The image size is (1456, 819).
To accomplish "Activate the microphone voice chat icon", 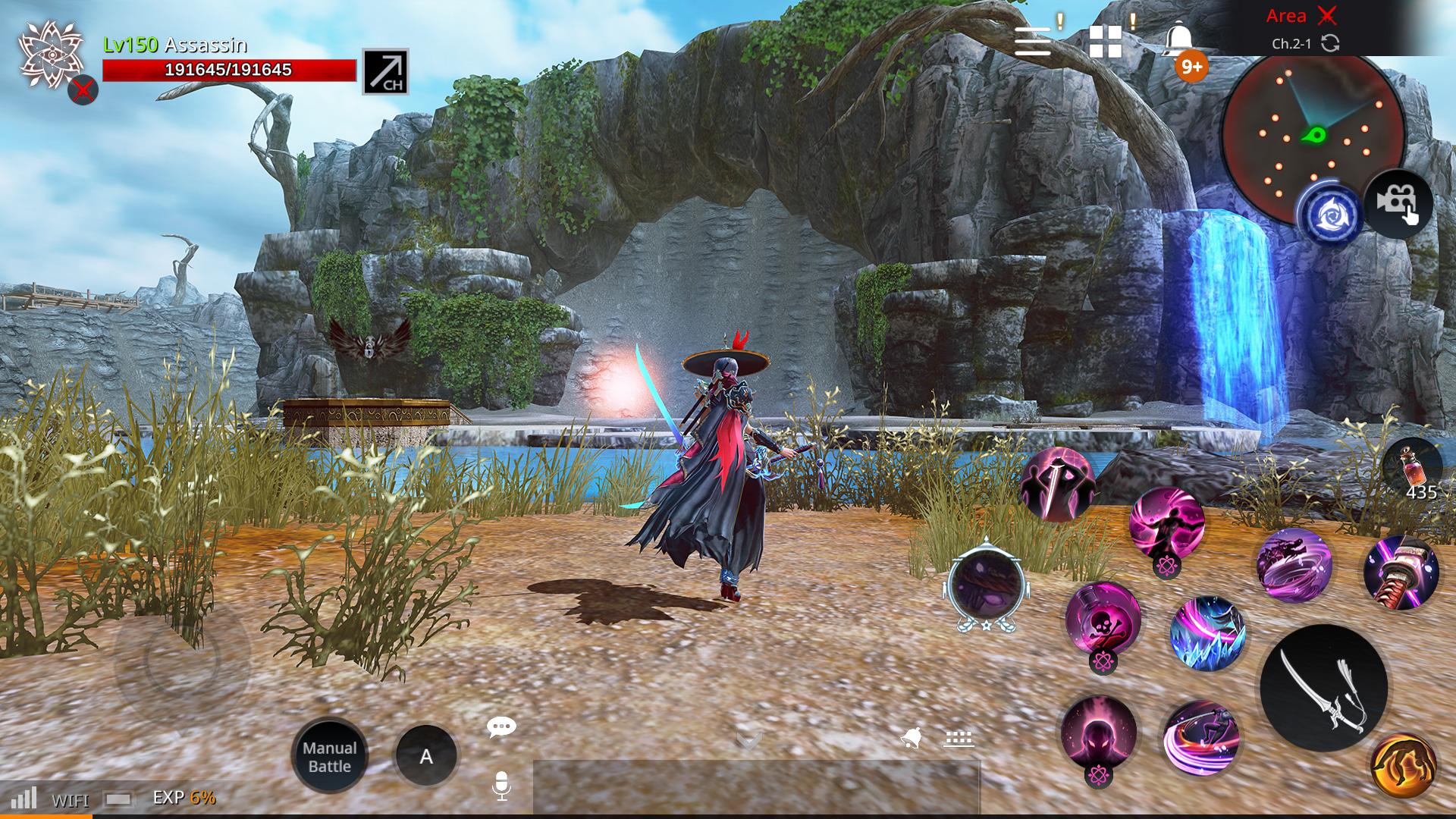I will click(x=501, y=786).
